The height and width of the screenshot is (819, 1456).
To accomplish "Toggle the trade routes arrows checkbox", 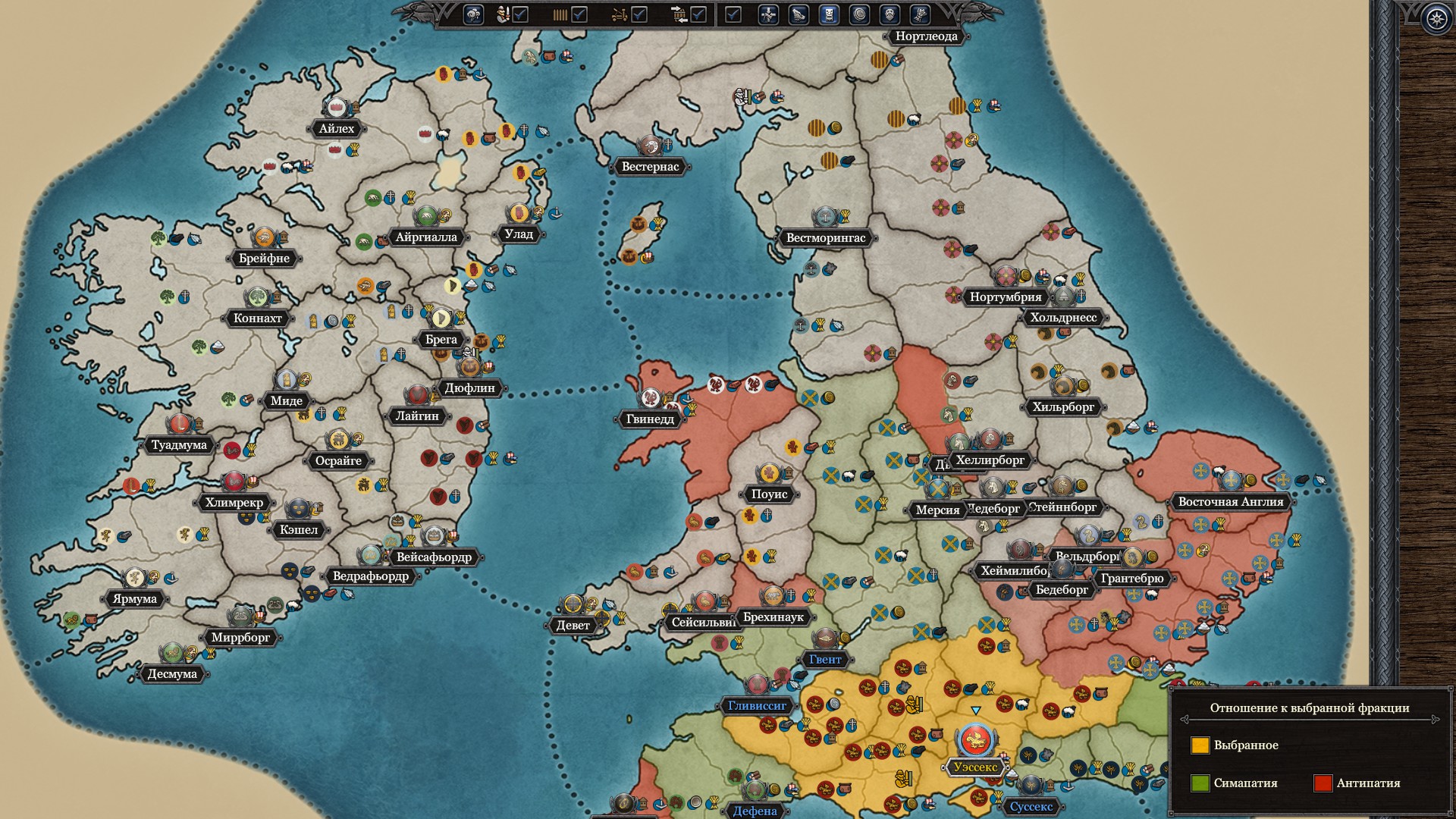I will (698, 14).
